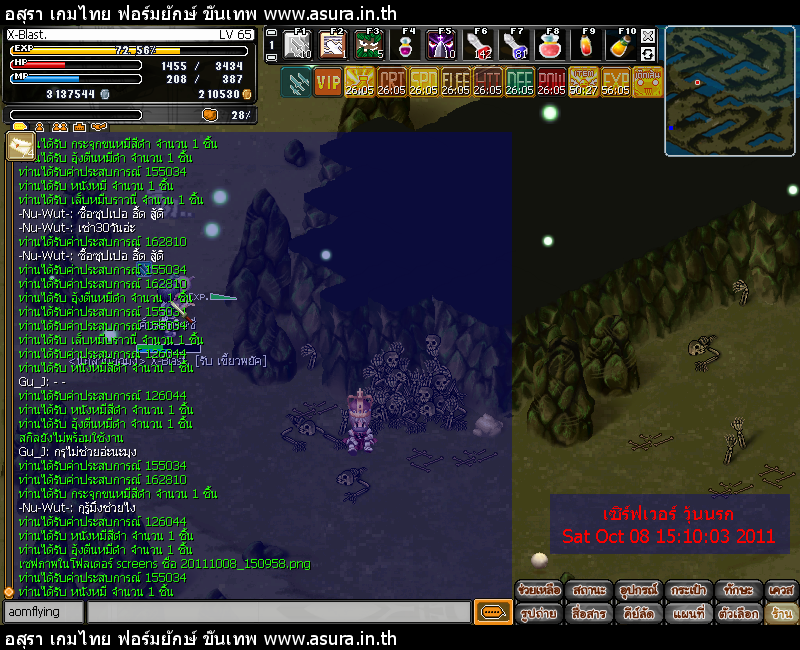This screenshot has height=650, width=800.
Task: Open the สื่อสาร (Communication) menu
Action: click(588, 612)
